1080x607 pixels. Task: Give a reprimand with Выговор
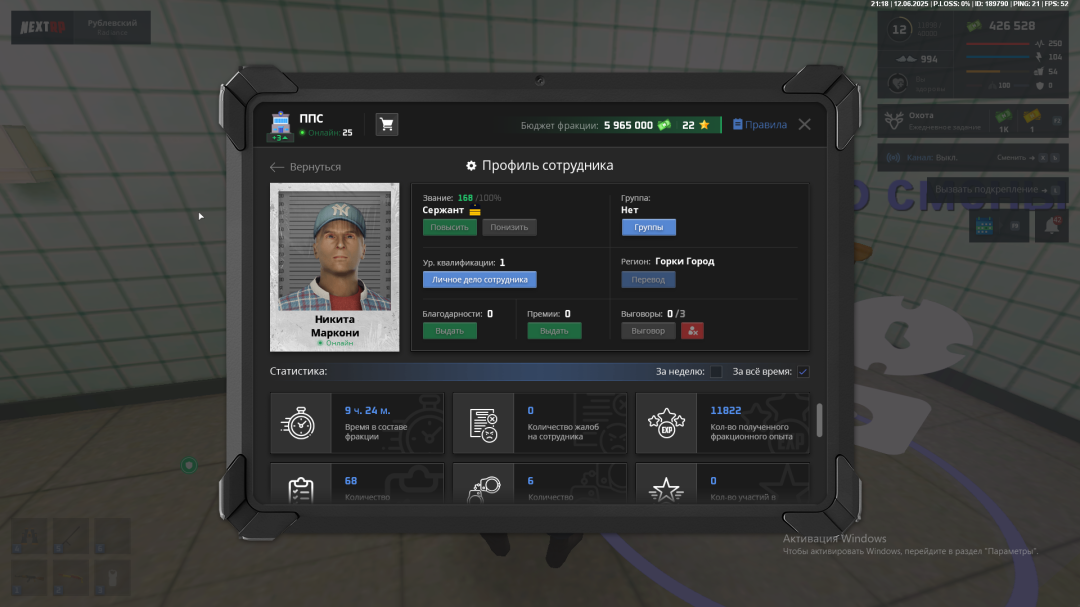pyautogui.click(x=648, y=331)
